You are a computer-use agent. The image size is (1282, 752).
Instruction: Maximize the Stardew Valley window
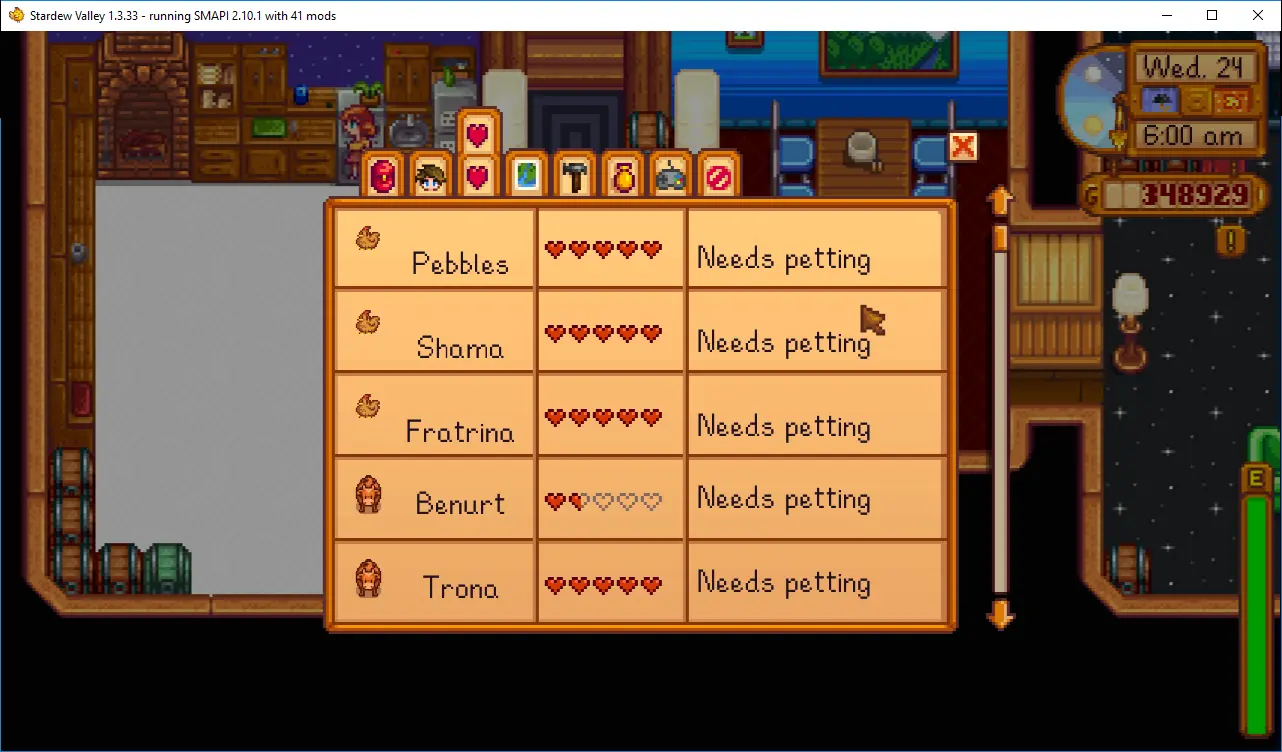click(x=1212, y=15)
